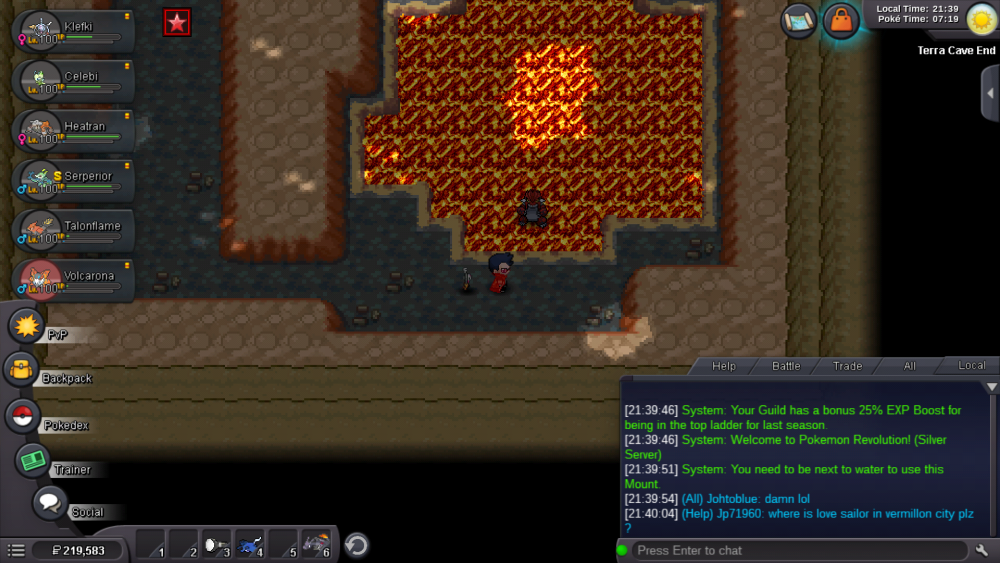Switch to the Battle chat tab
This screenshot has height=563, width=1000.
pyautogui.click(x=786, y=366)
